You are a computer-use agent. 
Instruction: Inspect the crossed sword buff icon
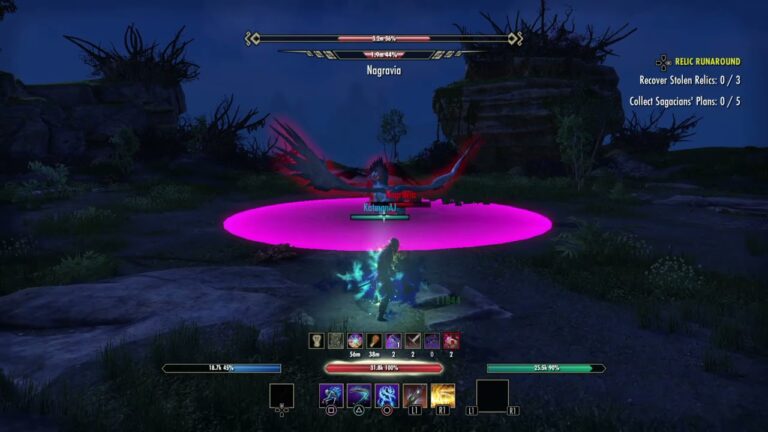pos(413,341)
